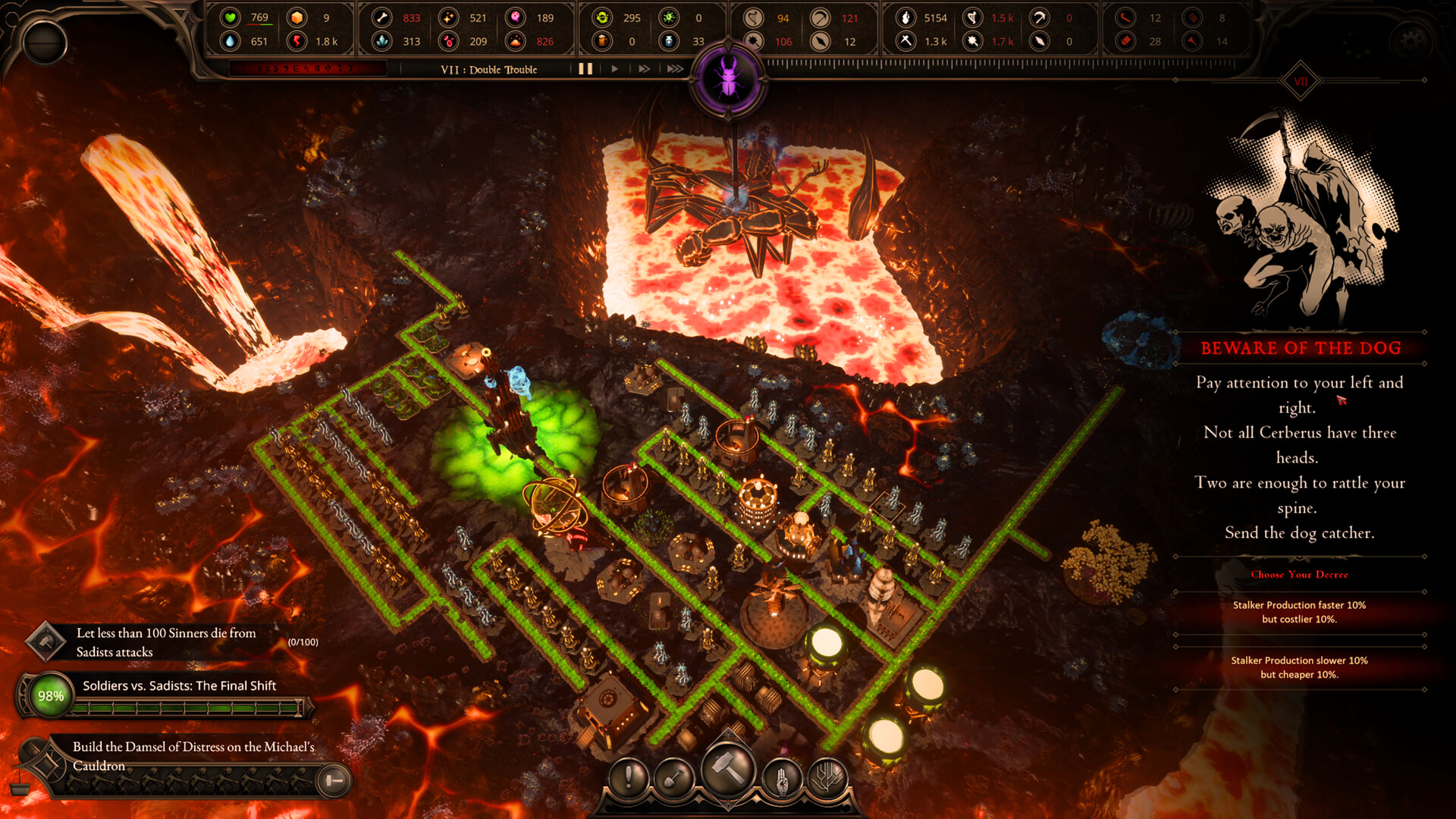This screenshot has height=819, width=1456.
Task: Click the hammer button on the Damsel objective
Action: point(333,780)
